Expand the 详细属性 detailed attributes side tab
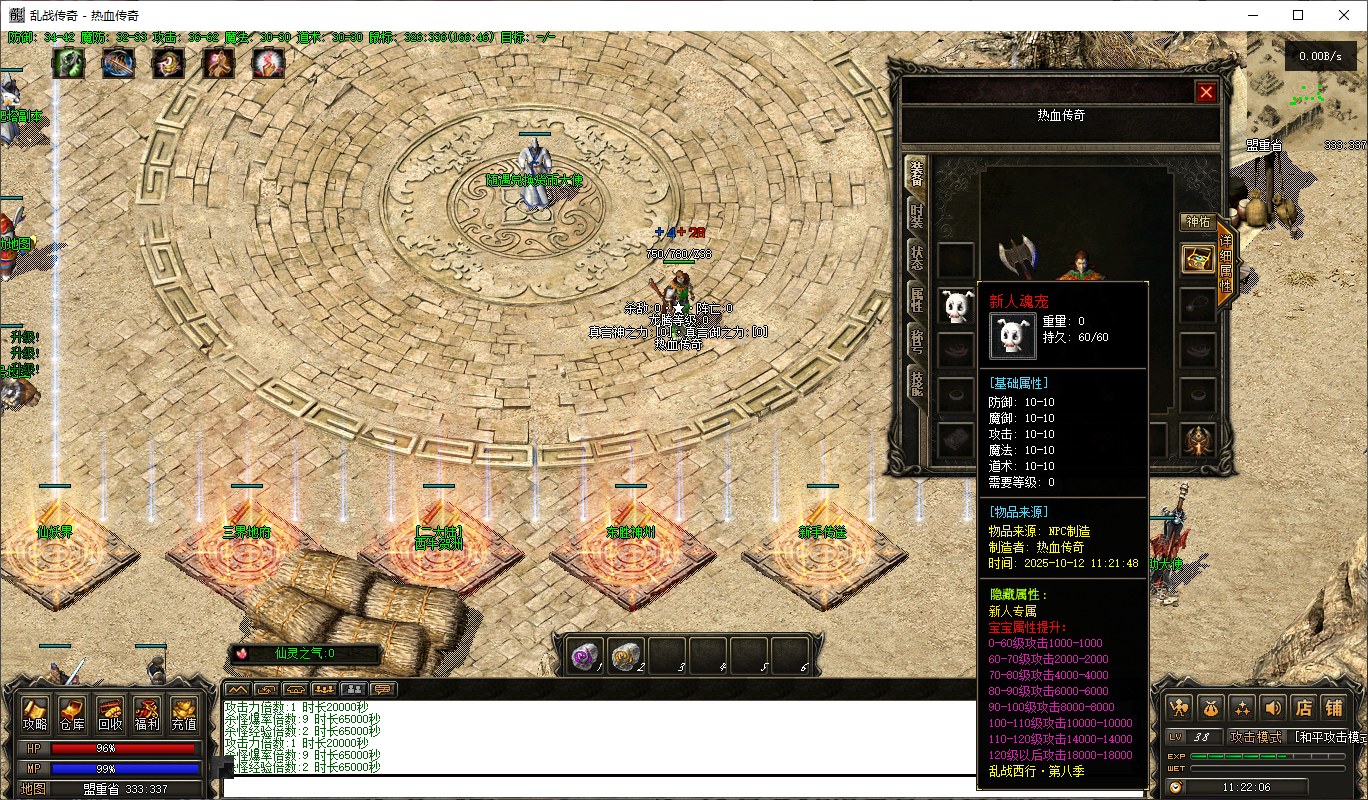This screenshot has width=1368, height=800. [1225, 264]
